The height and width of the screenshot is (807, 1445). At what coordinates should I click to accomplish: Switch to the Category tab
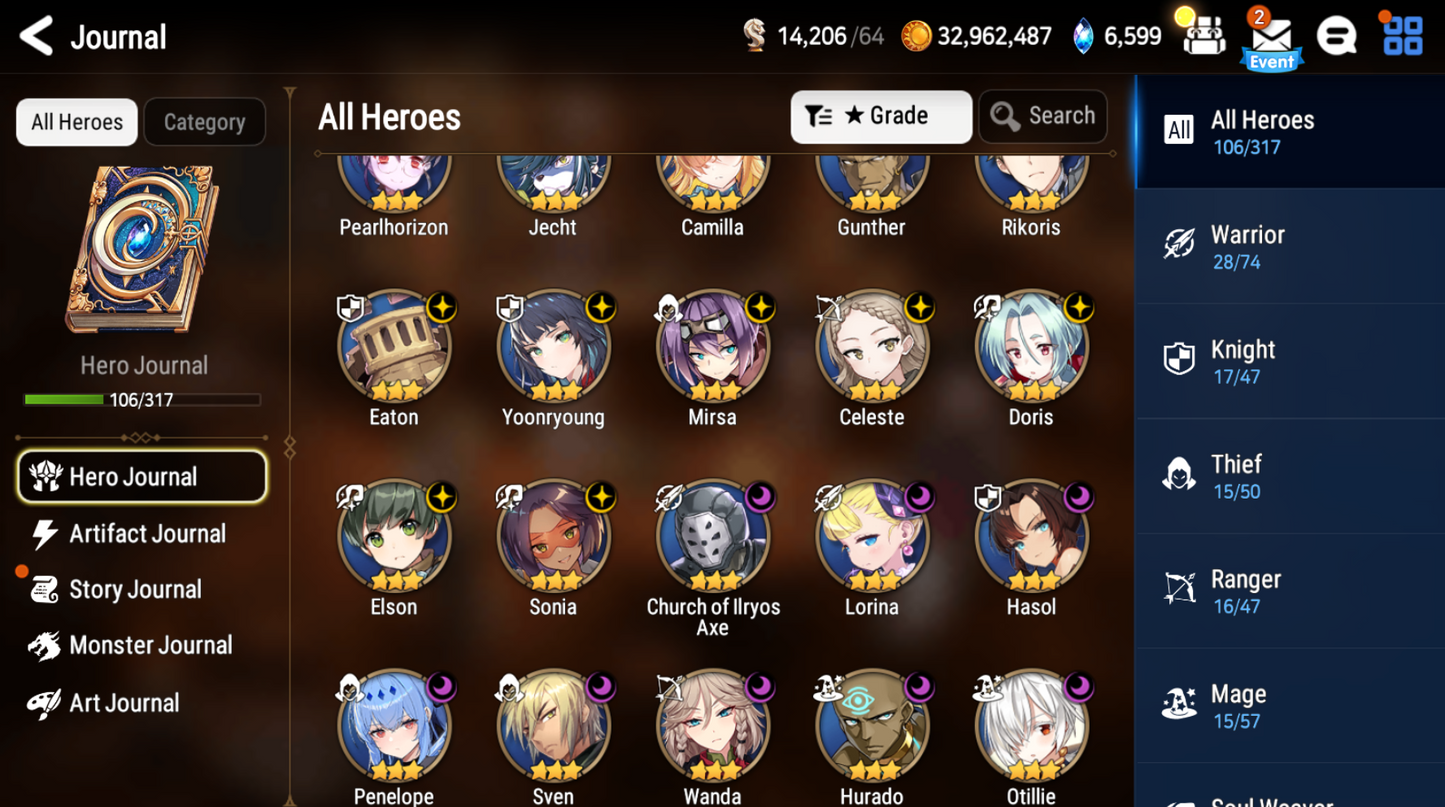coord(204,121)
